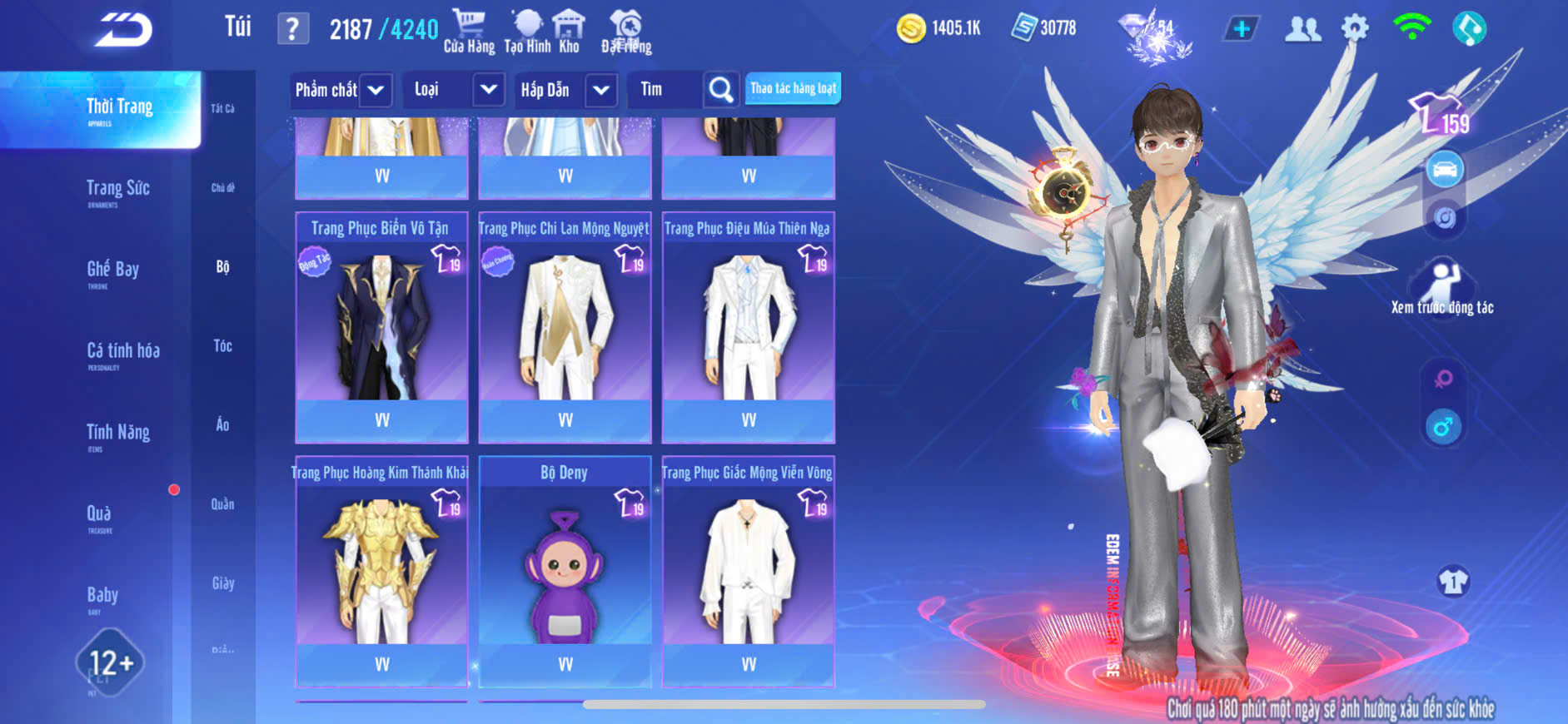Click the magnifying glass search button

pyautogui.click(x=720, y=90)
